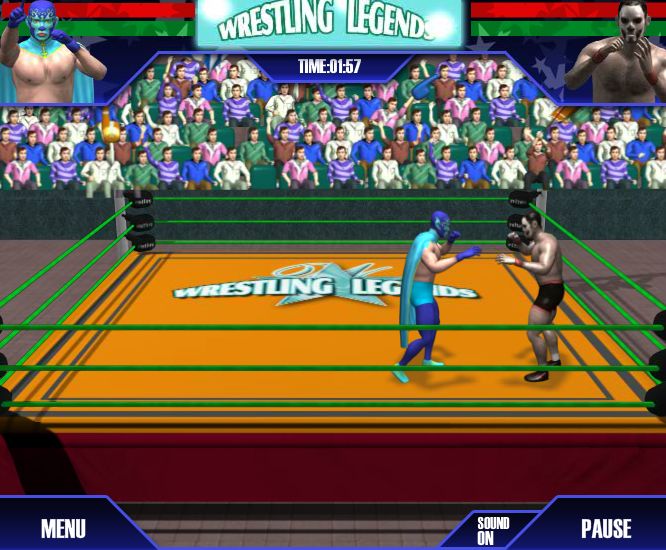Open the Menu button
Viewport: 666px width, 550px height.
[63, 528]
